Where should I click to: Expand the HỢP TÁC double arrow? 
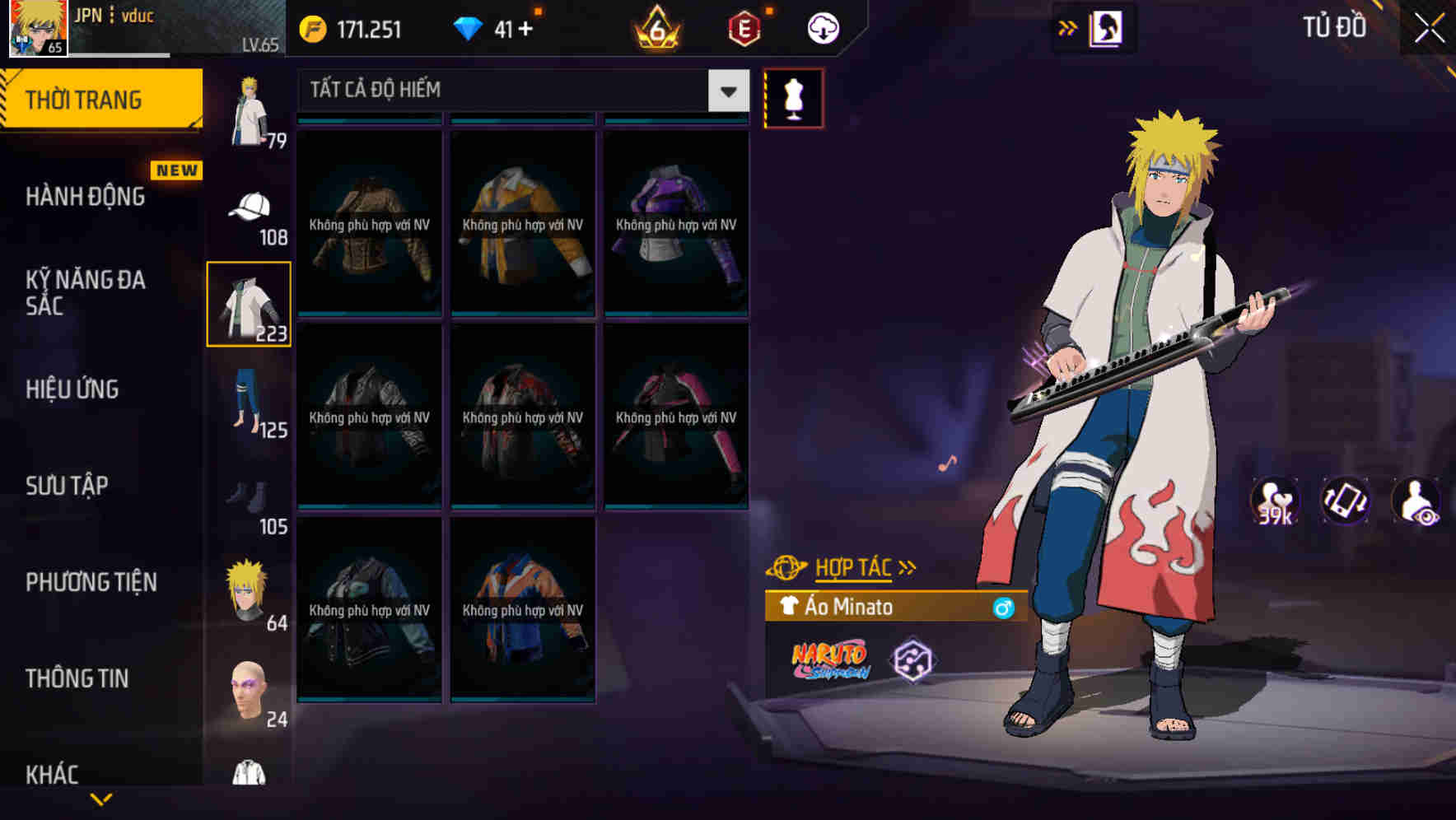click(908, 566)
